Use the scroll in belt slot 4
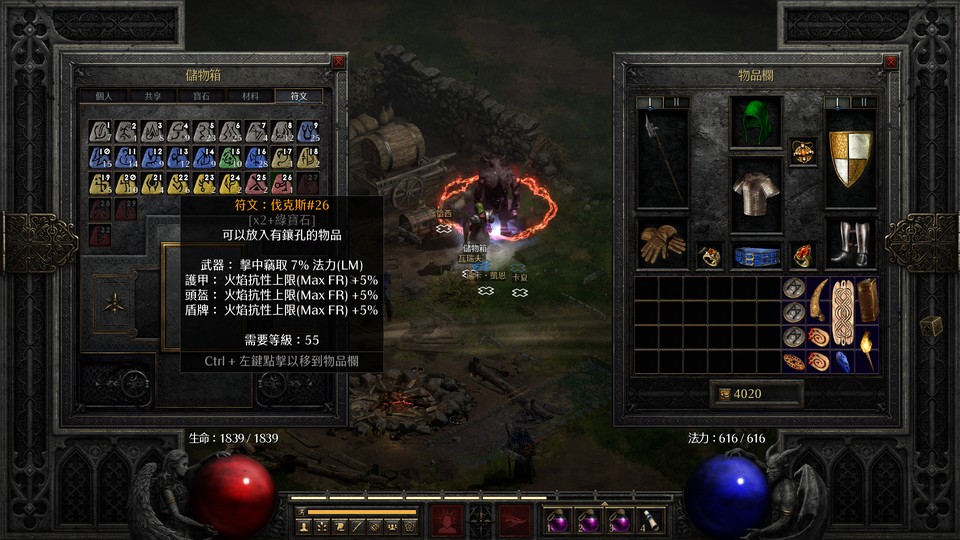 [652, 520]
